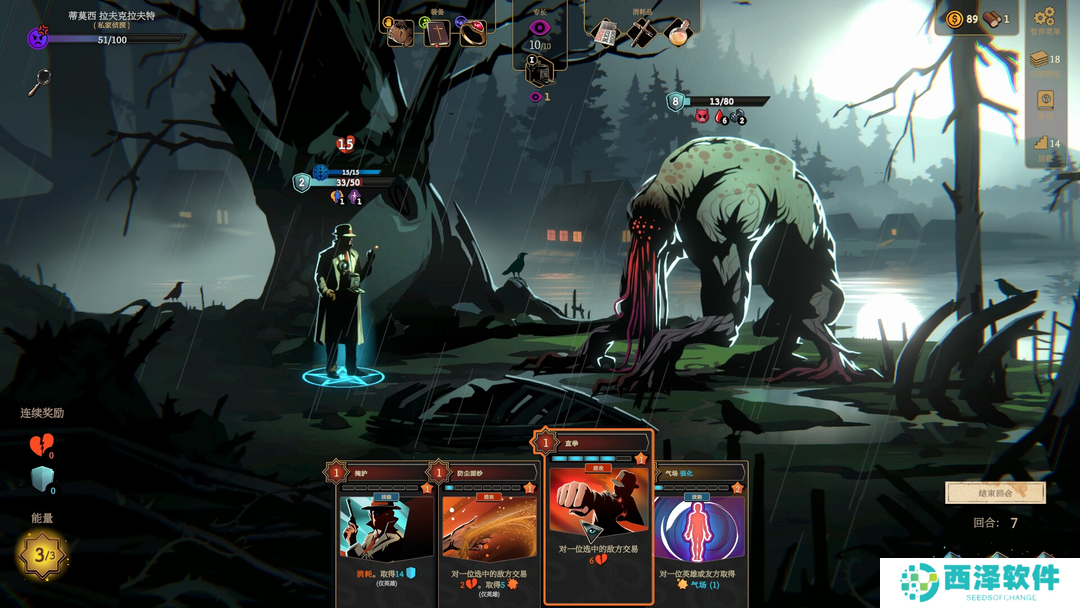End the turn with 结束回合 button
The image size is (1080, 608).
coord(981,493)
